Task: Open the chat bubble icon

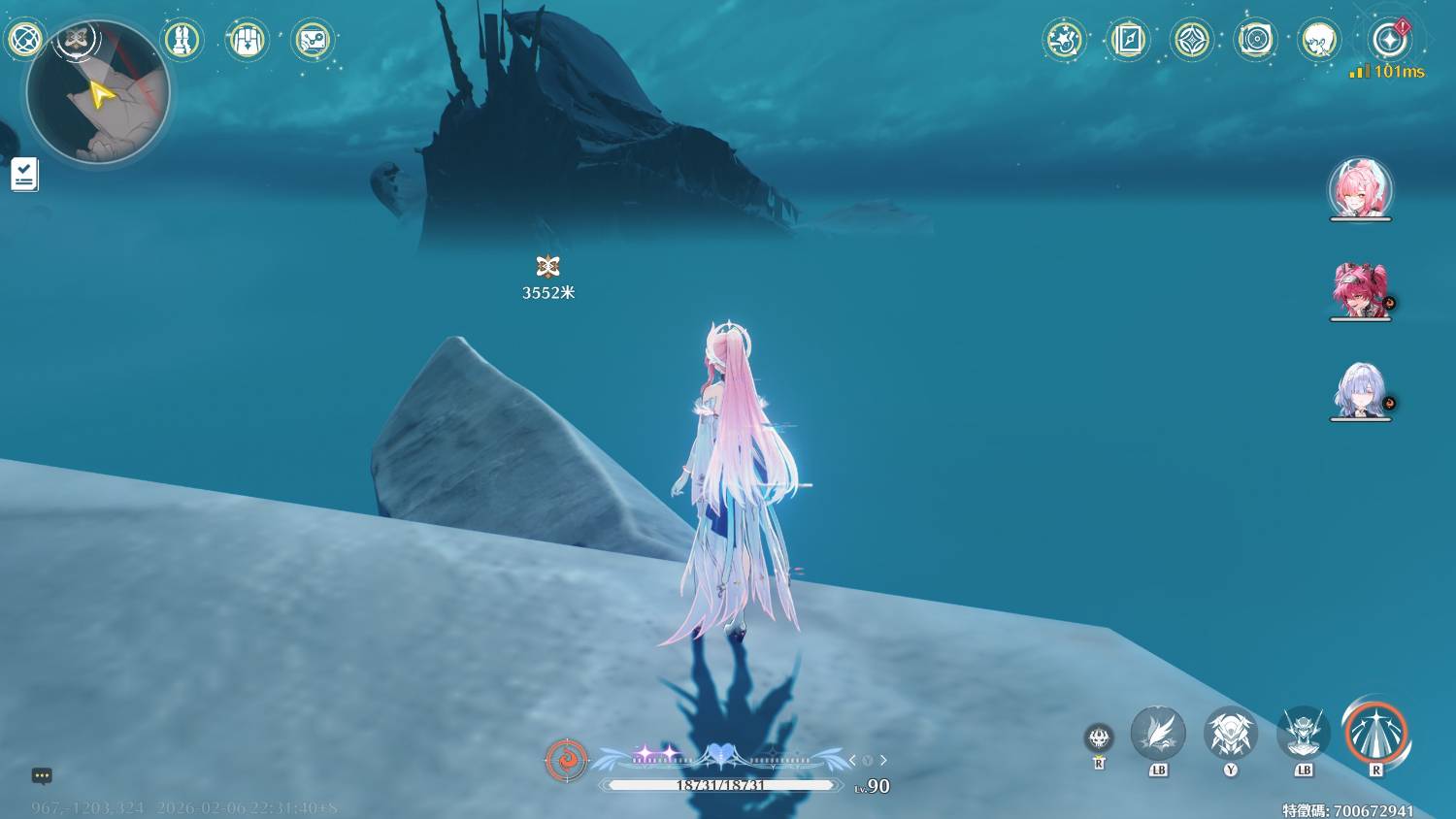Action: 42,775
